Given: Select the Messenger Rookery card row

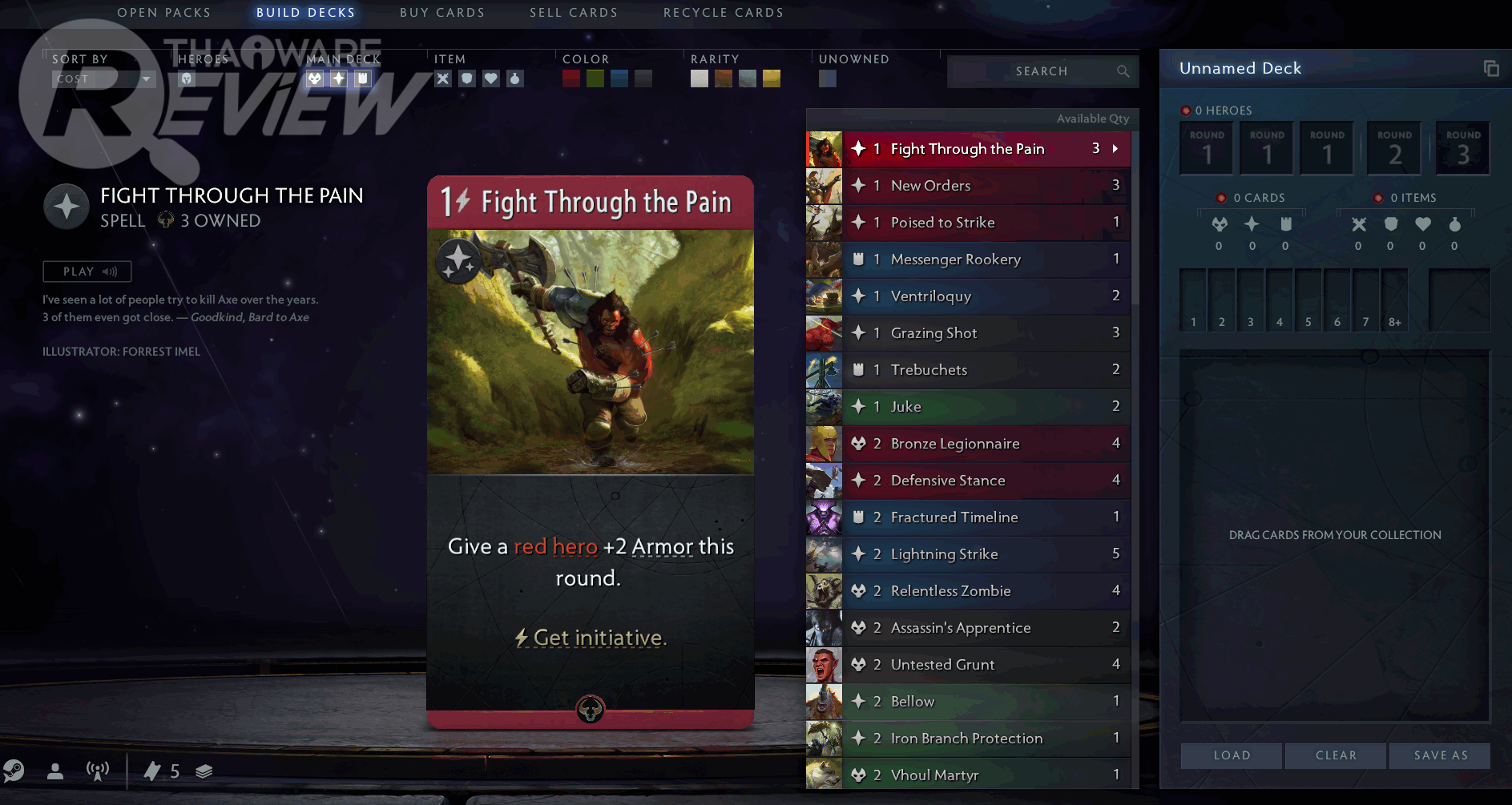Looking at the screenshot, I should (986, 260).
